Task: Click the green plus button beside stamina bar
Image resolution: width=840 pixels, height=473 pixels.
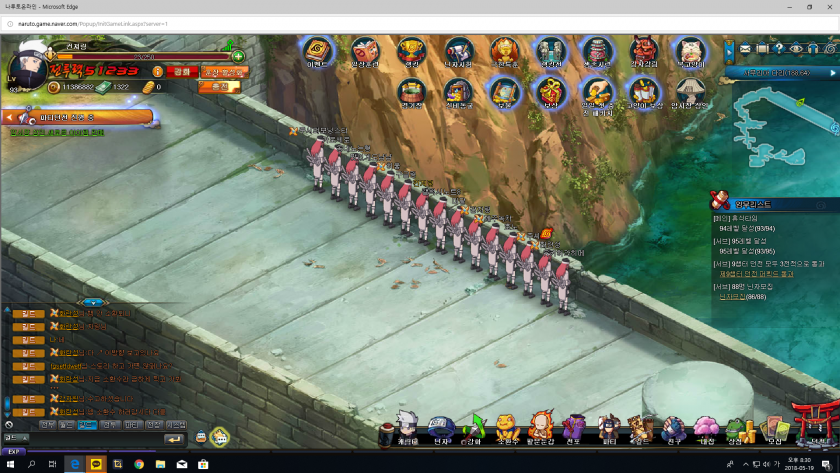Action: coord(238,56)
